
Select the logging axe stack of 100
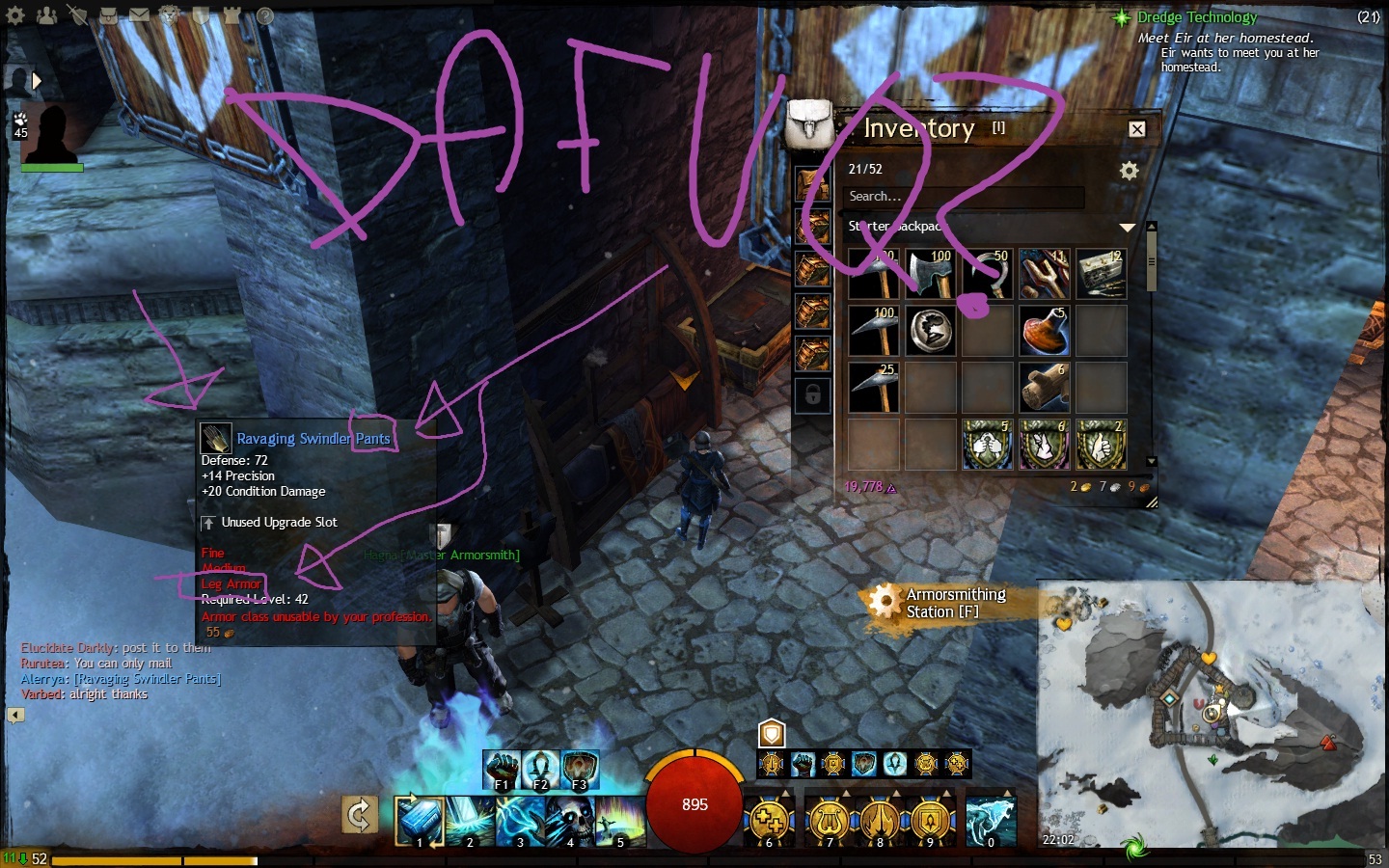(x=930, y=274)
